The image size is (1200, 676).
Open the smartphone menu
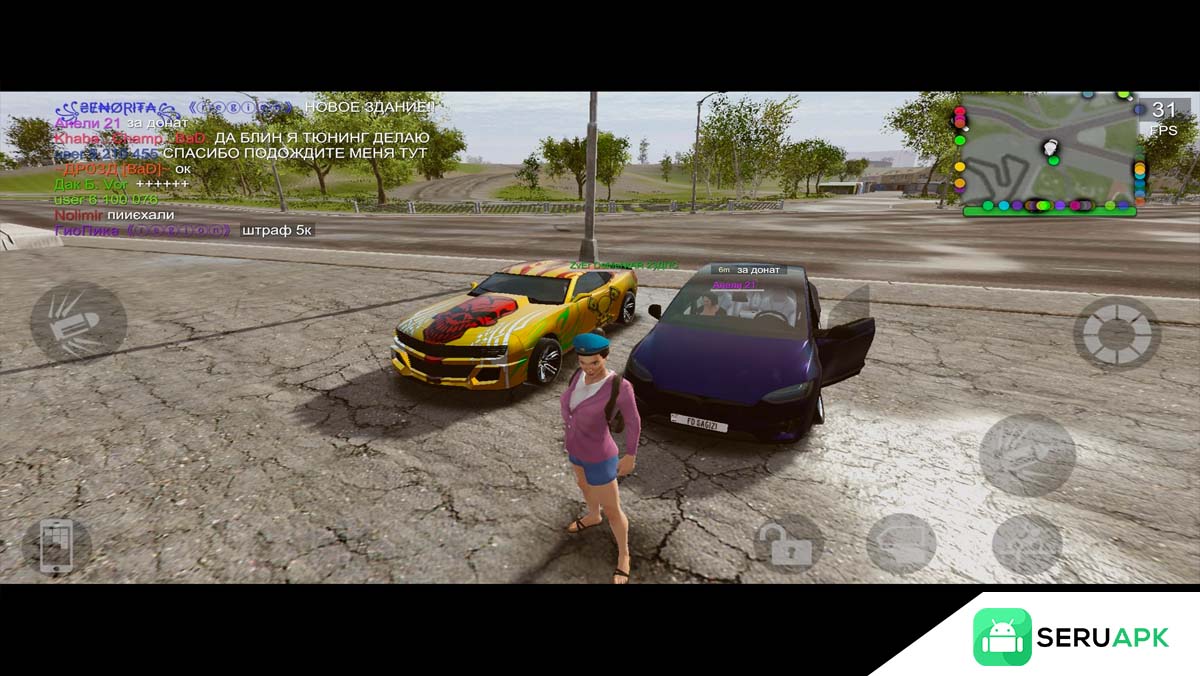tap(56, 546)
